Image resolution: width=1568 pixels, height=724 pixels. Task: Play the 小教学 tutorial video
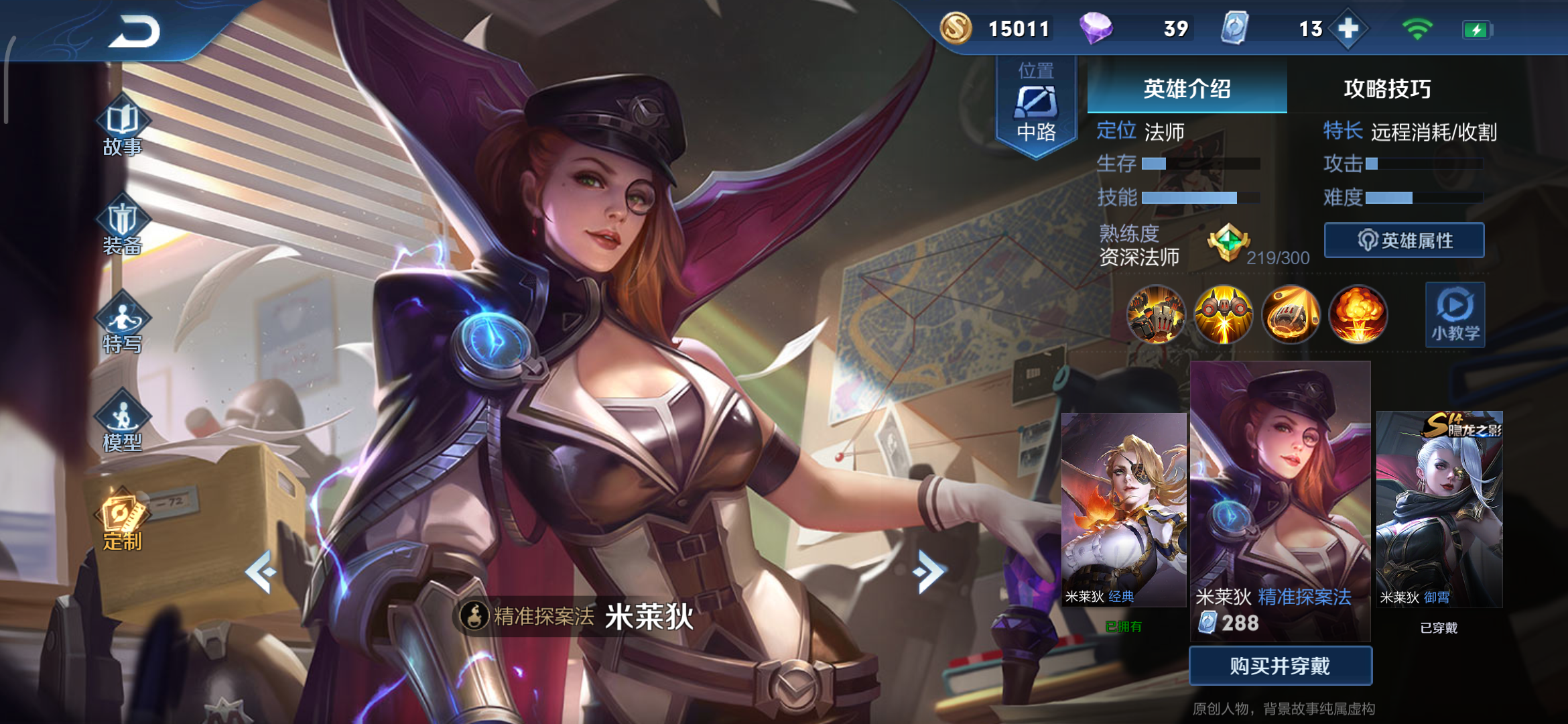click(1455, 315)
